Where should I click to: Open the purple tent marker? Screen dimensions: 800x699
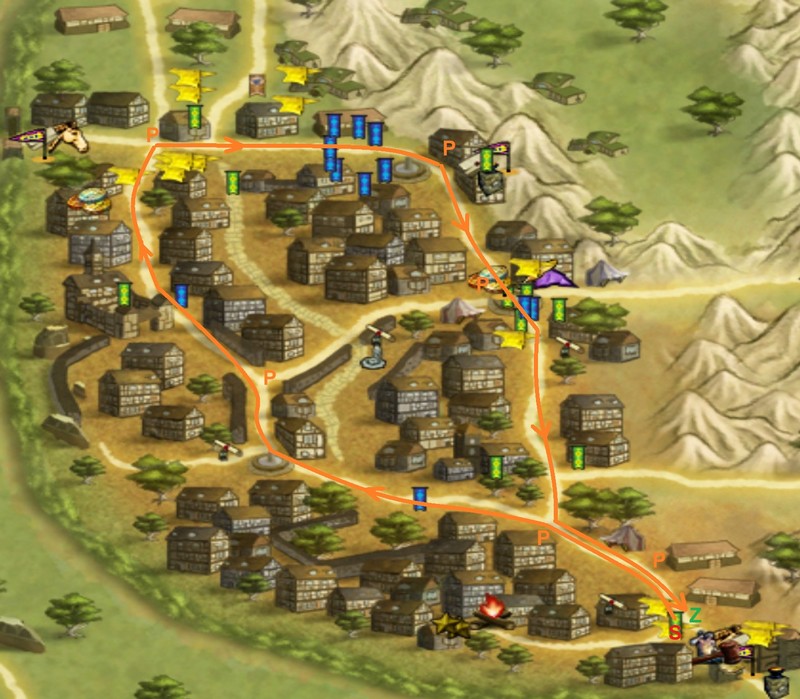553,274
